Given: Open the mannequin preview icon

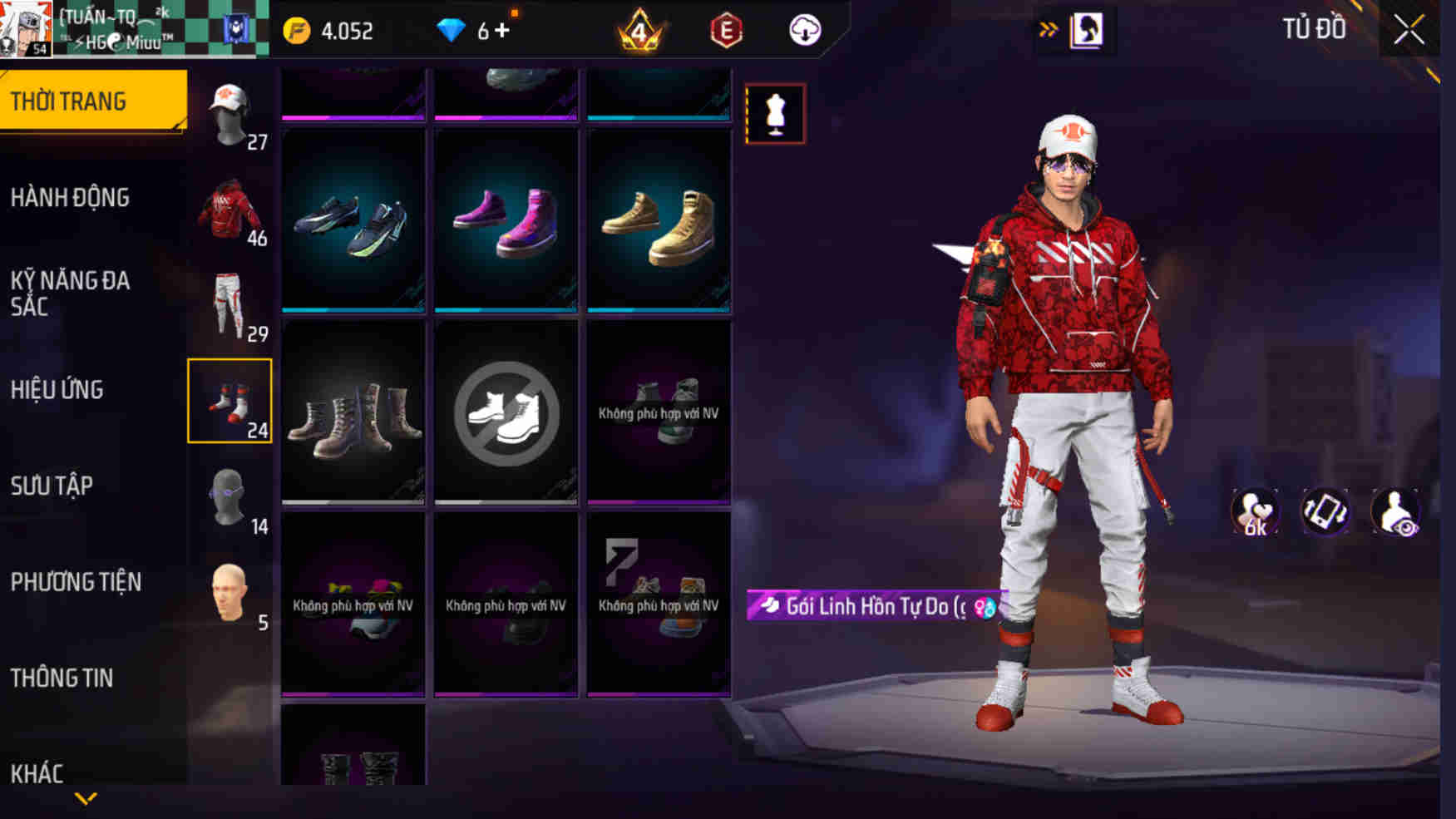Looking at the screenshot, I should (777, 115).
